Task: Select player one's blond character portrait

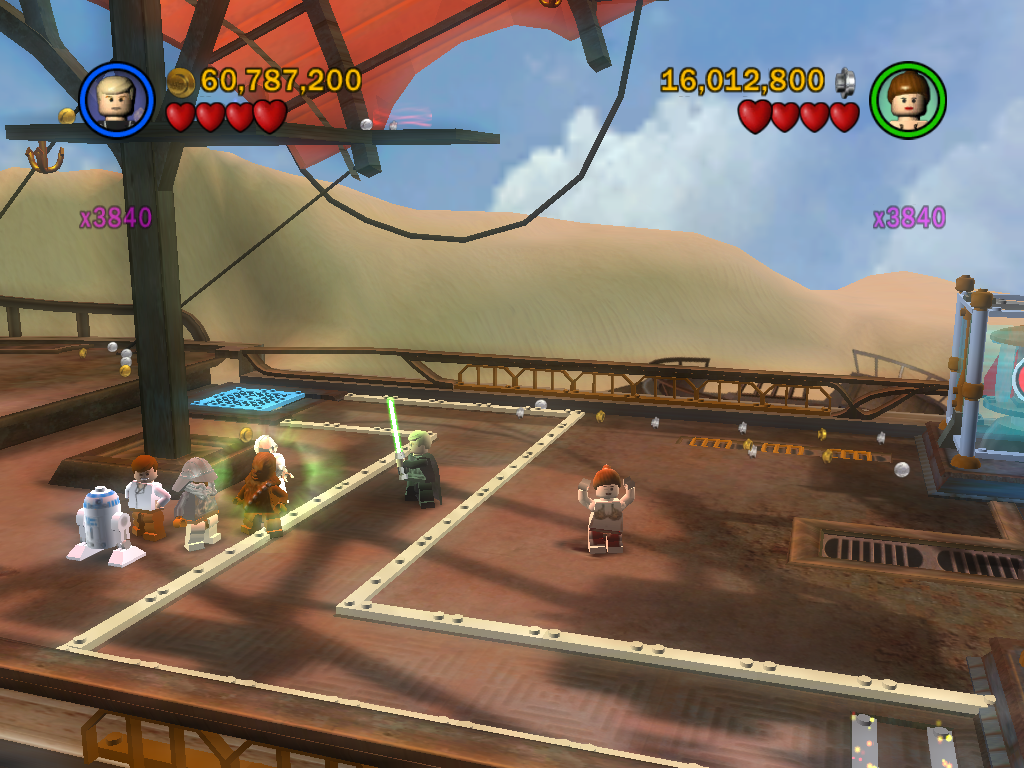Action: (x=116, y=99)
